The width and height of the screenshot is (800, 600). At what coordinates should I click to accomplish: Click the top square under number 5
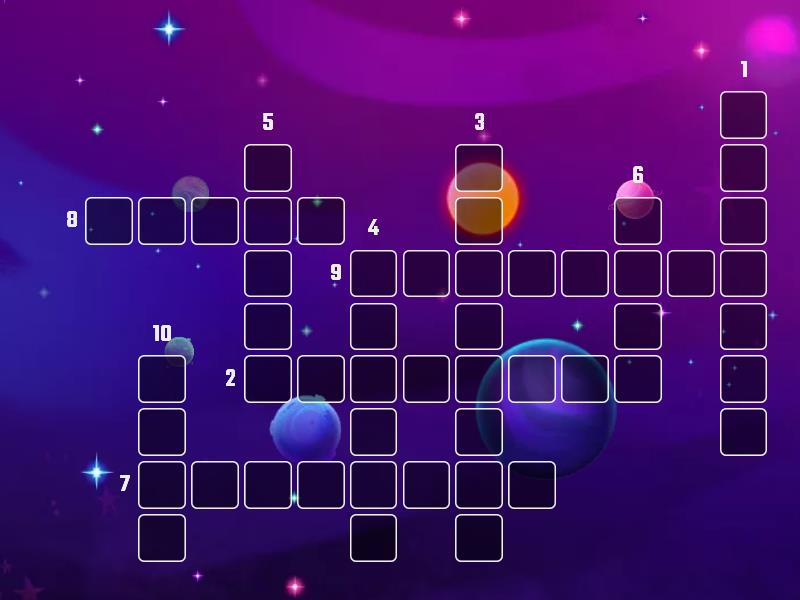click(268, 168)
